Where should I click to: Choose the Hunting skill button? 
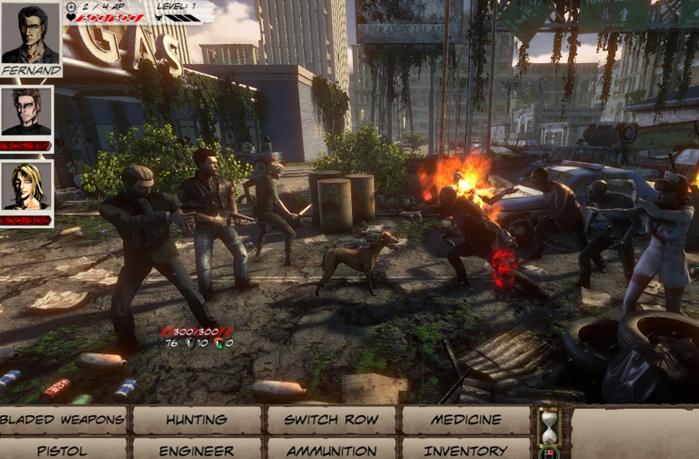click(x=196, y=420)
